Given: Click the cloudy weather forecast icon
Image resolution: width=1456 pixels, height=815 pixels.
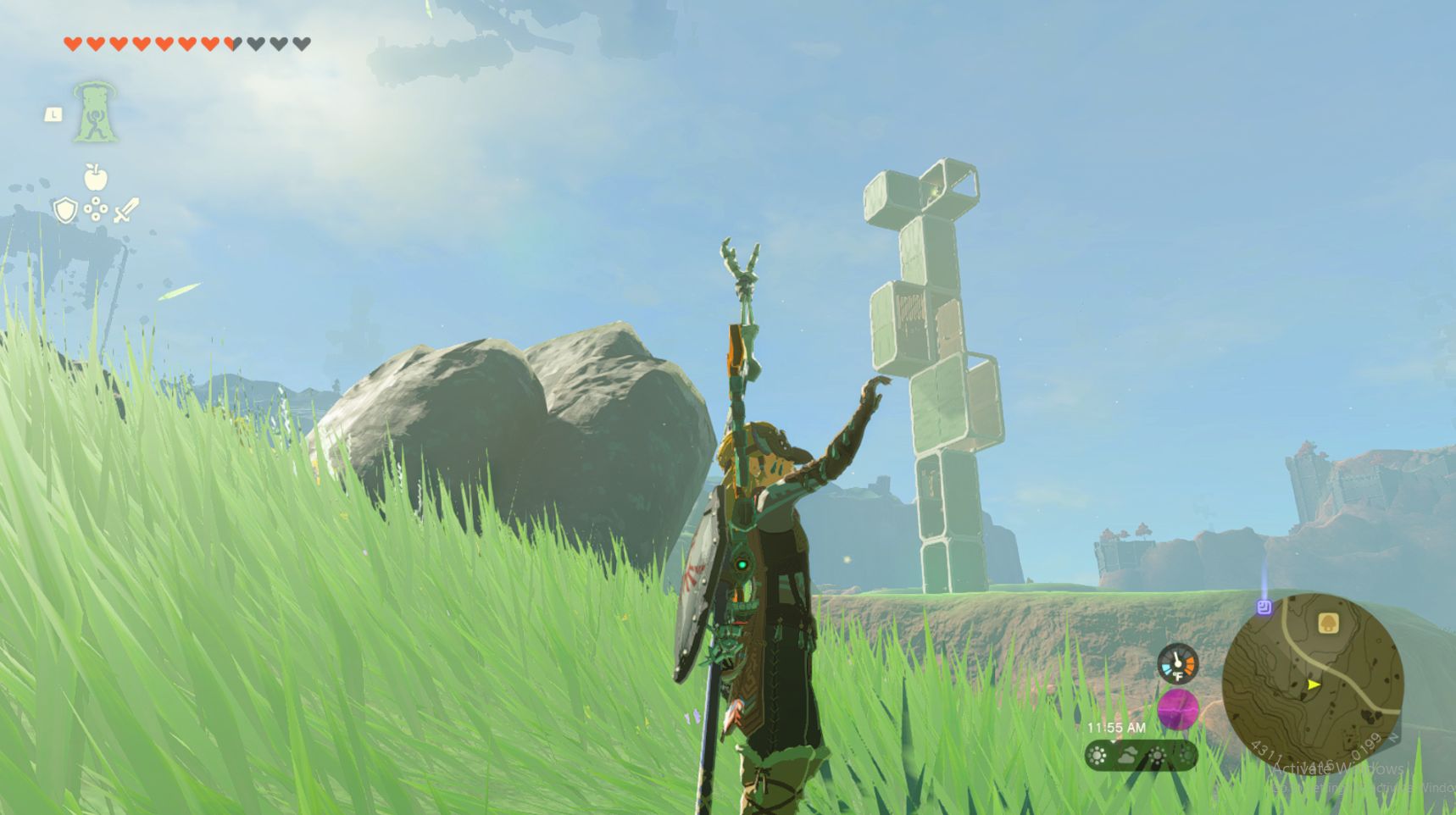Looking at the screenshot, I should coord(1128,755).
